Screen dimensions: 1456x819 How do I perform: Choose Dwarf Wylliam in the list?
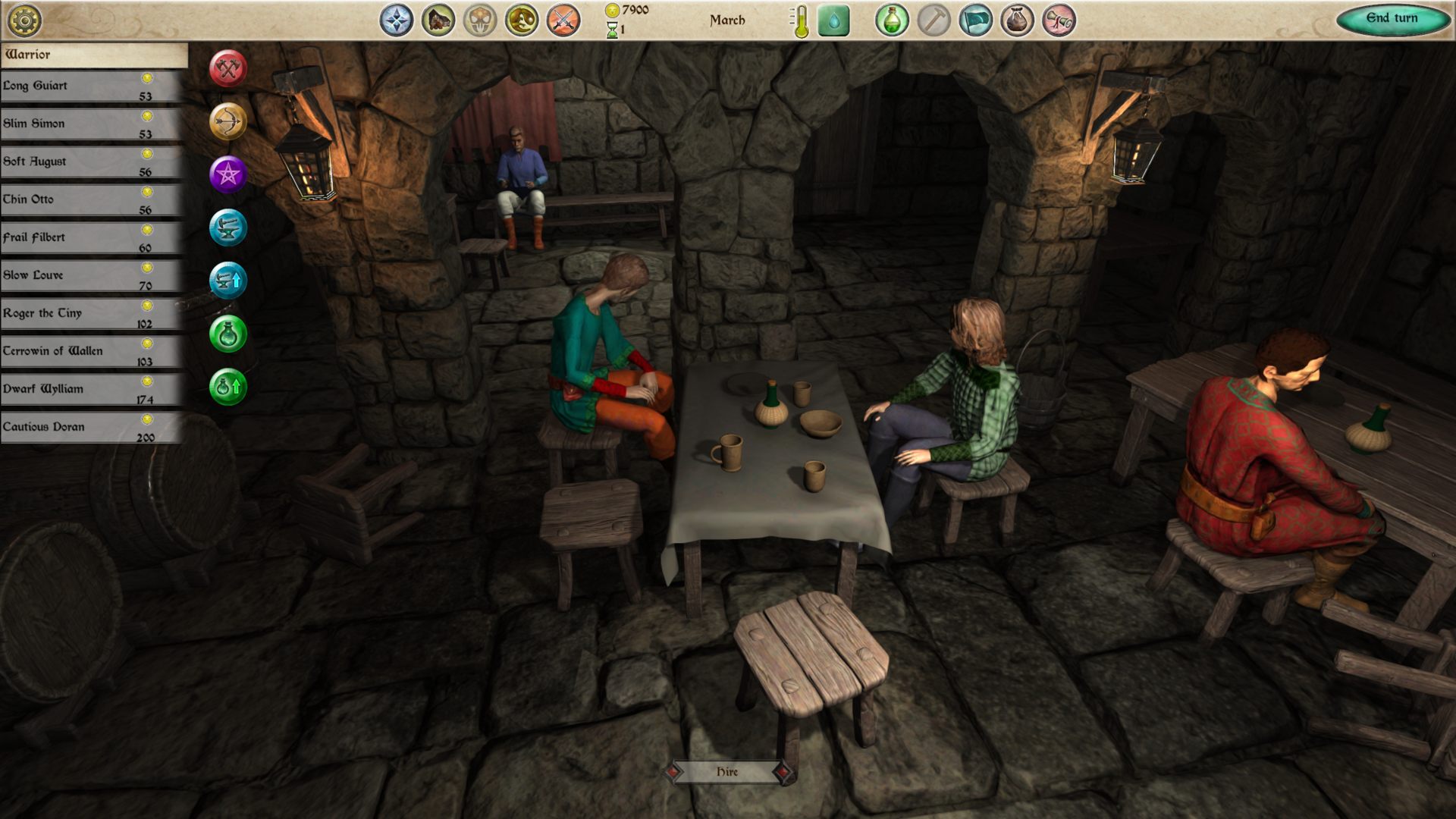91,390
